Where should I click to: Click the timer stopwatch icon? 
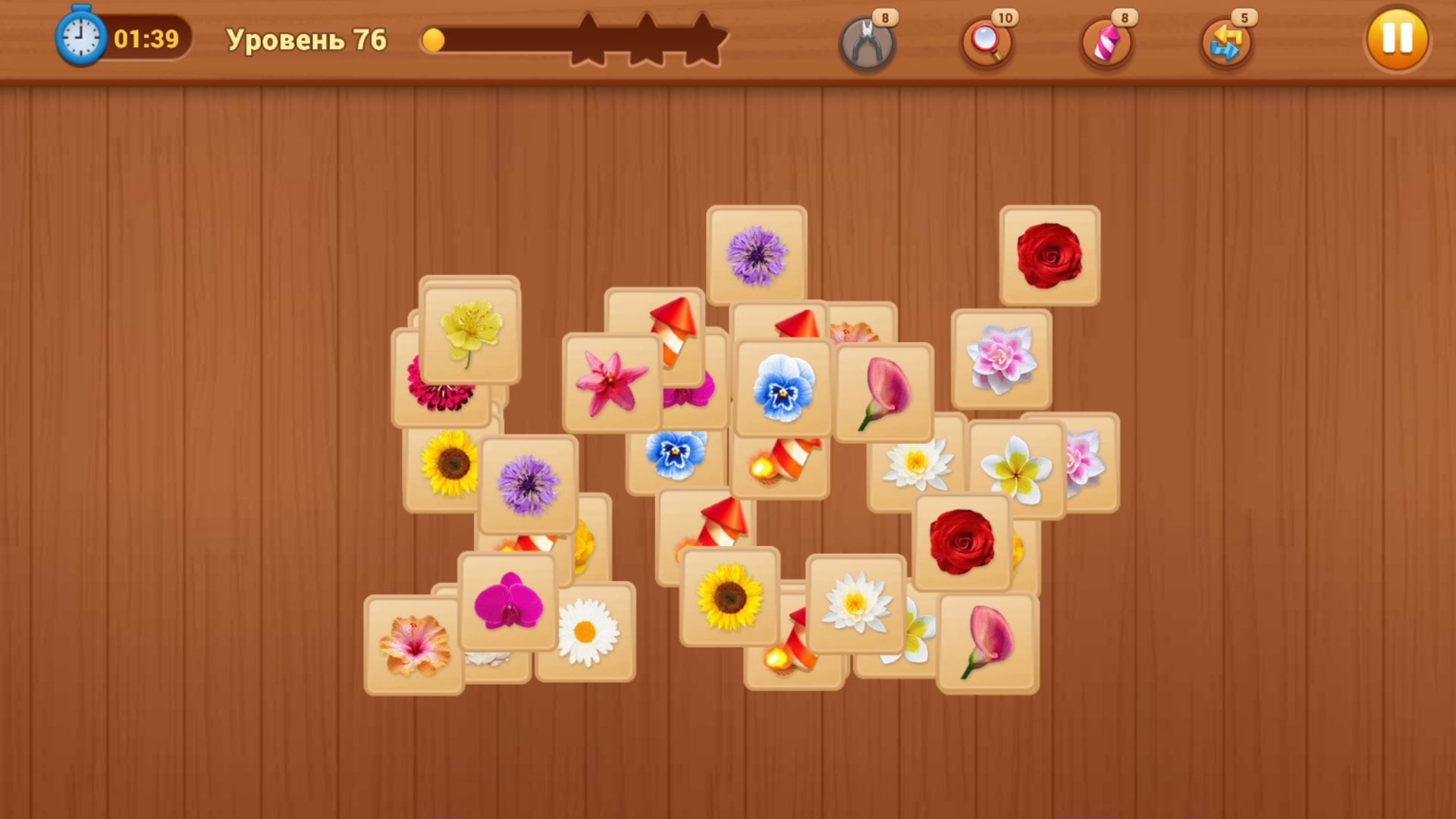point(79,36)
